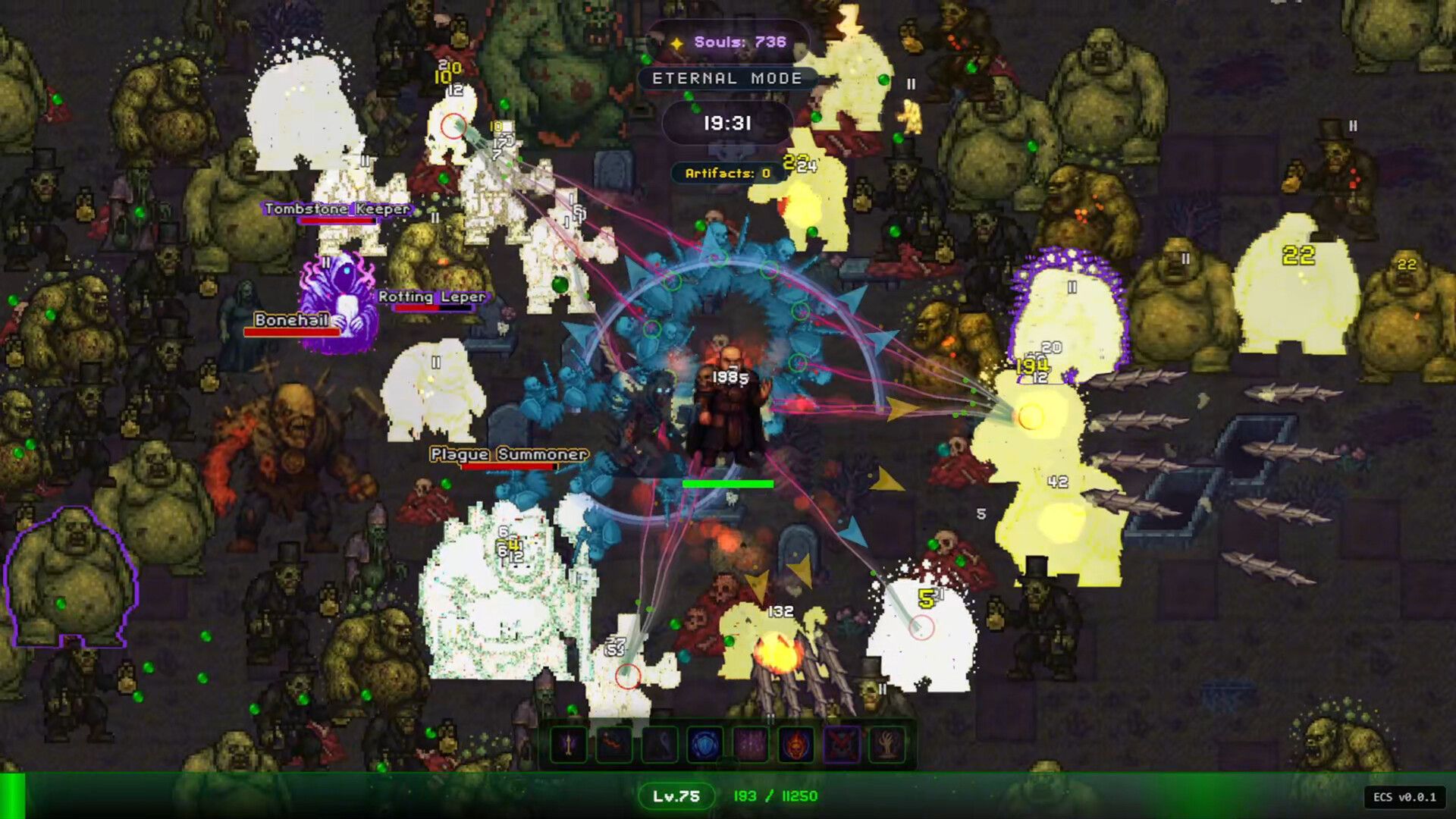Click the Bonehail boss nameplate

293,321
